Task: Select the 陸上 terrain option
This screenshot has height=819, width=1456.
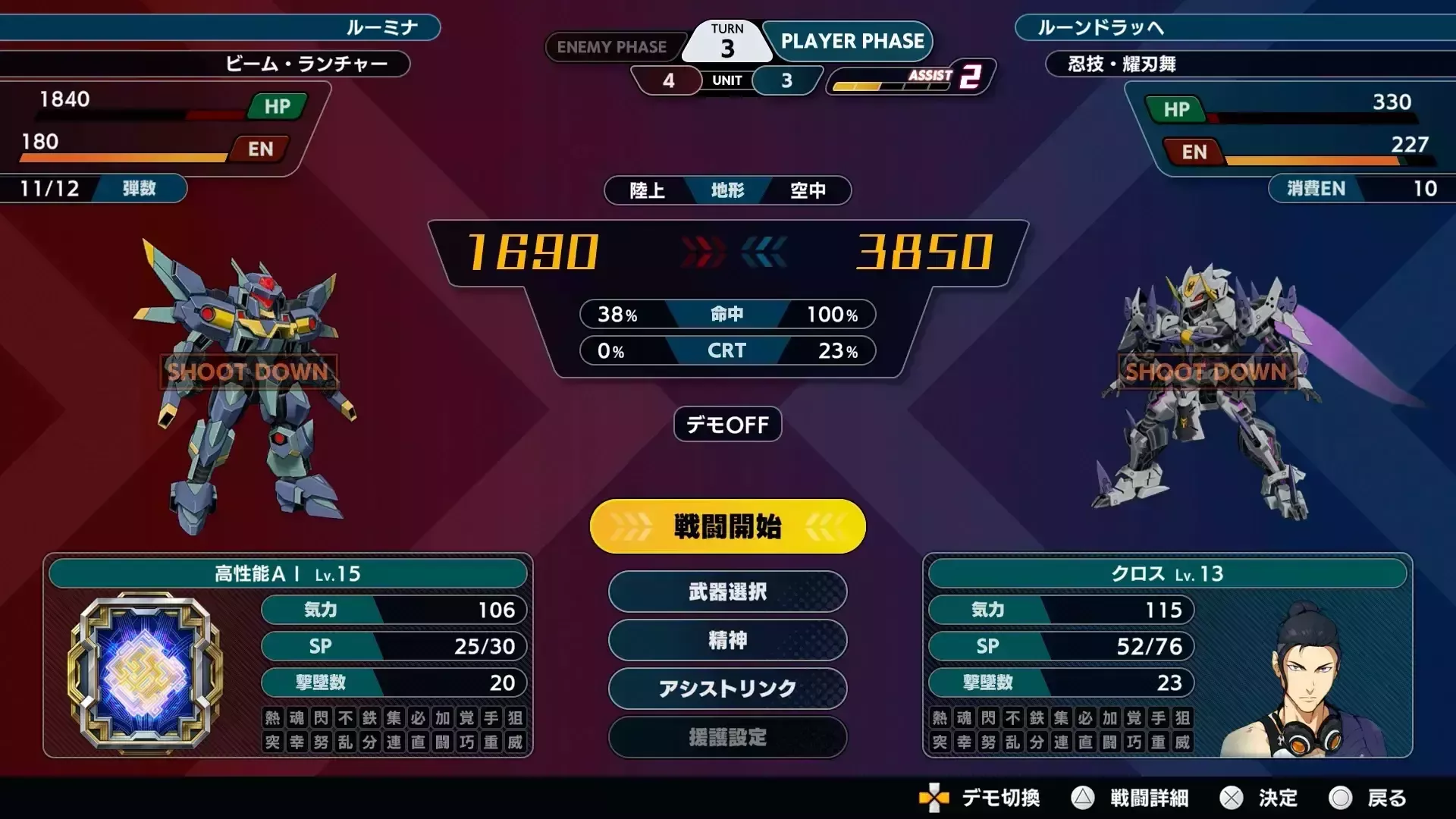Action: click(x=646, y=190)
